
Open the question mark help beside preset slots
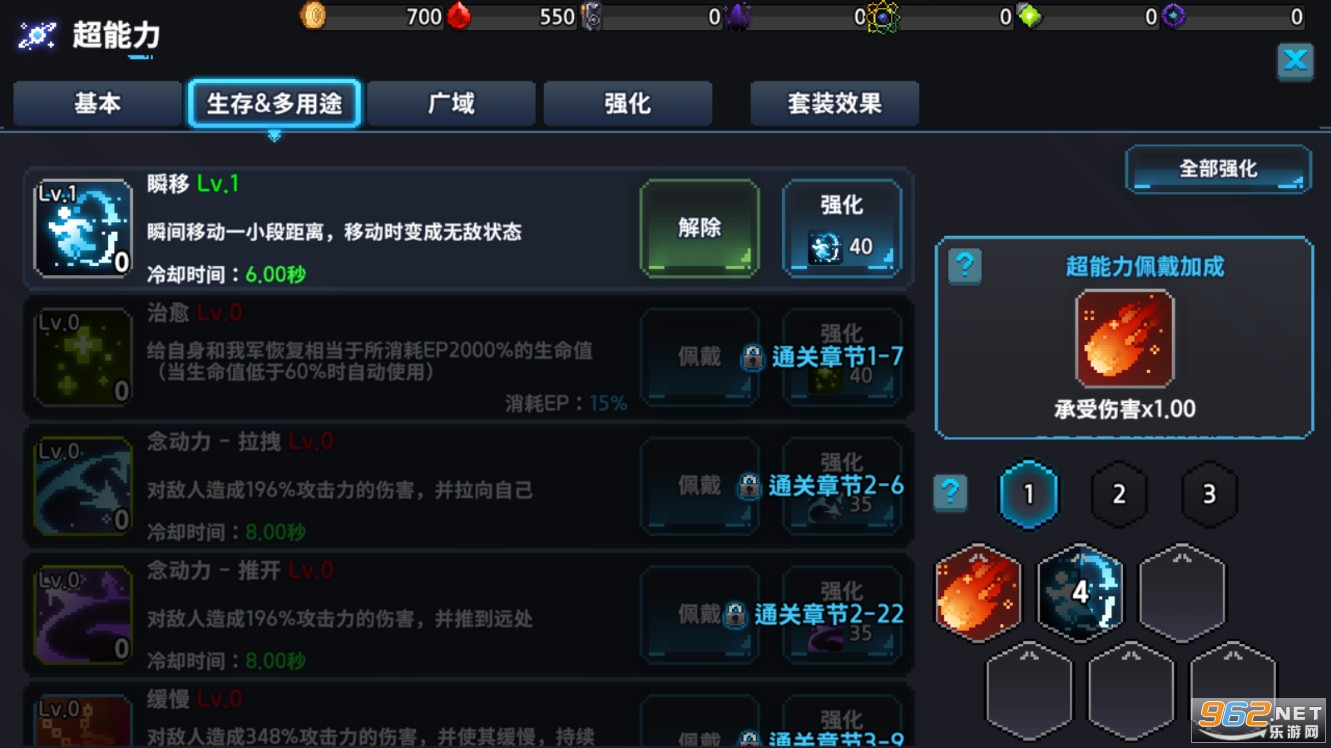[949, 493]
